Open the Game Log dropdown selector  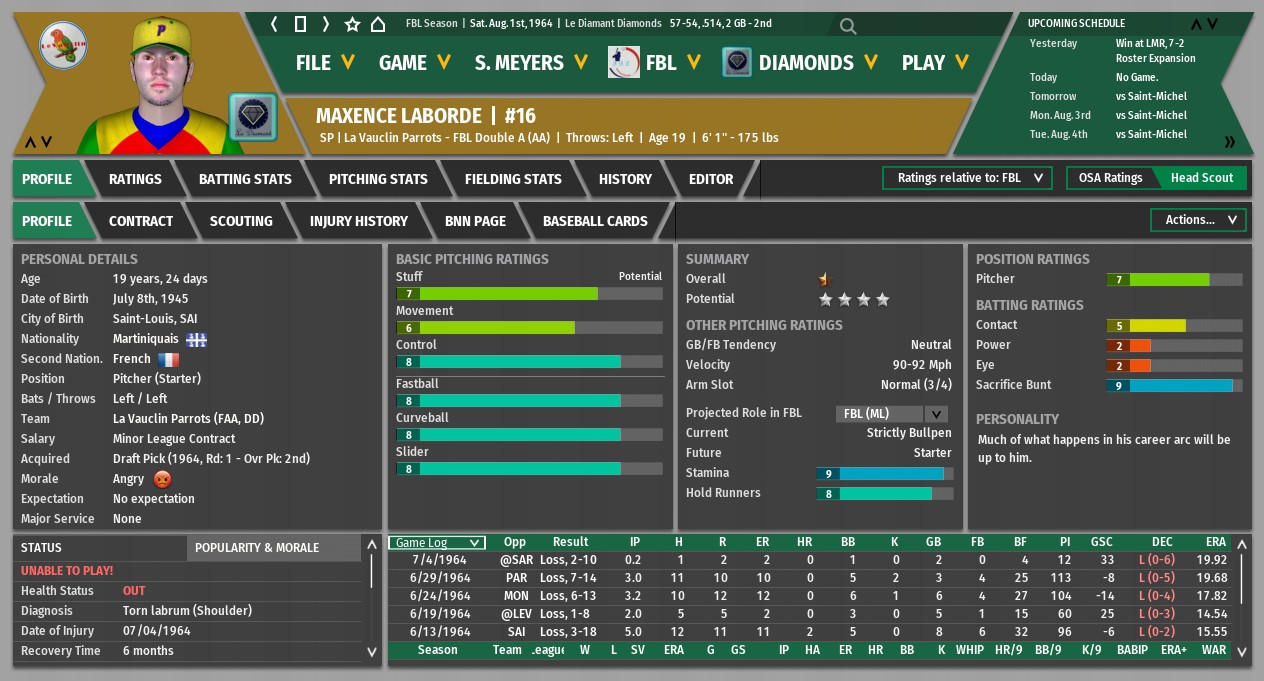[x=437, y=542]
